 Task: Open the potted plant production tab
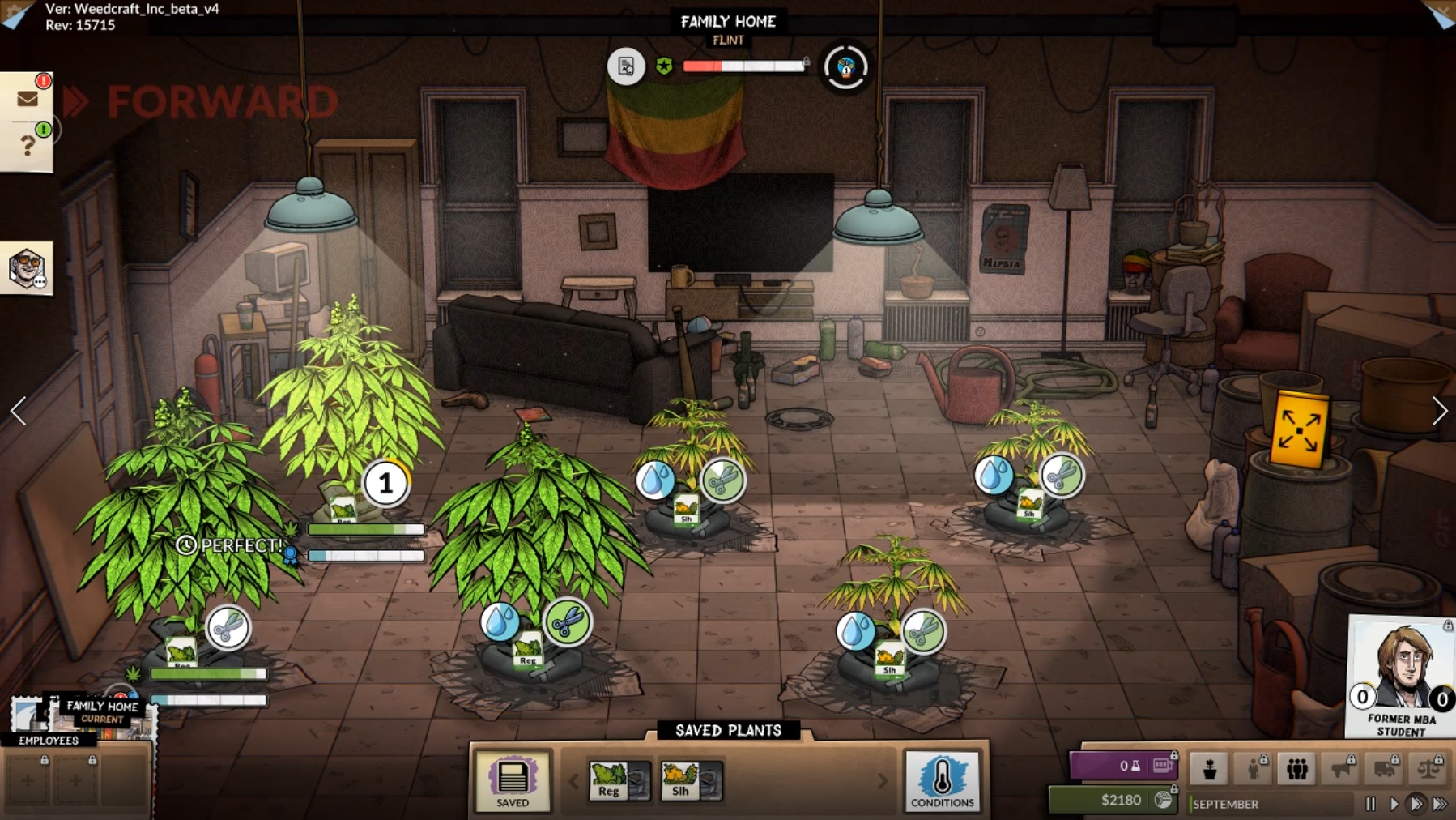tap(1210, 768)
